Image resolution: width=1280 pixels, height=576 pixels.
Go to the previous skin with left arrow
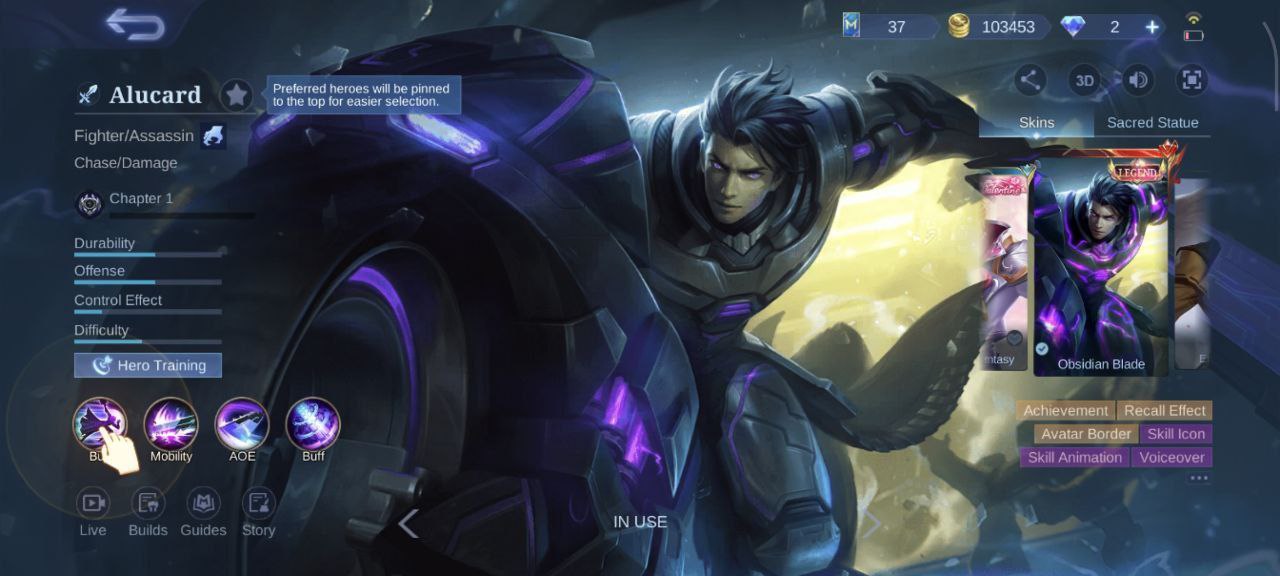[x=408, y=523]
